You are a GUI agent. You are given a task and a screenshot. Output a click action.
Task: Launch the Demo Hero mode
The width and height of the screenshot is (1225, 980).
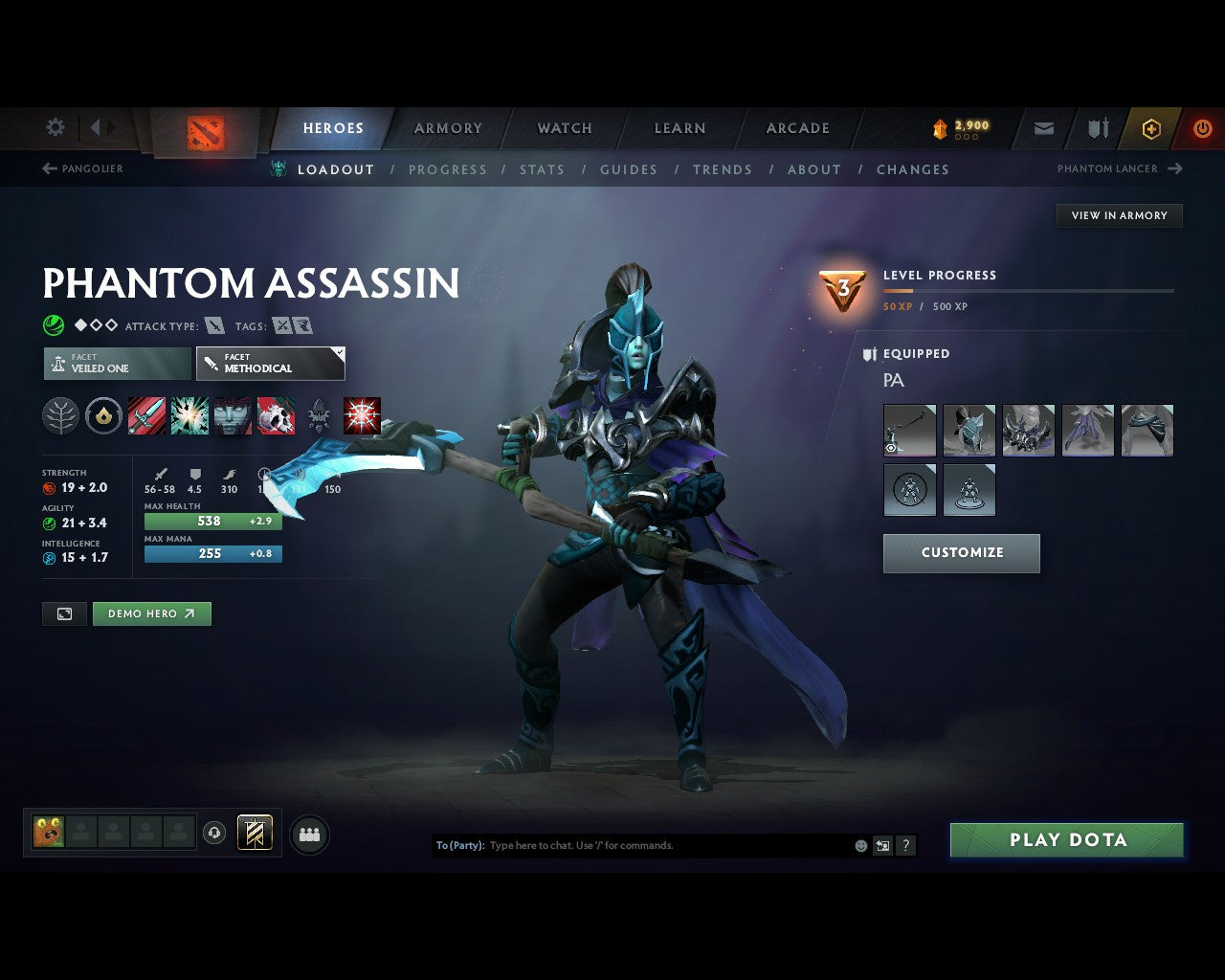[151, 613]
